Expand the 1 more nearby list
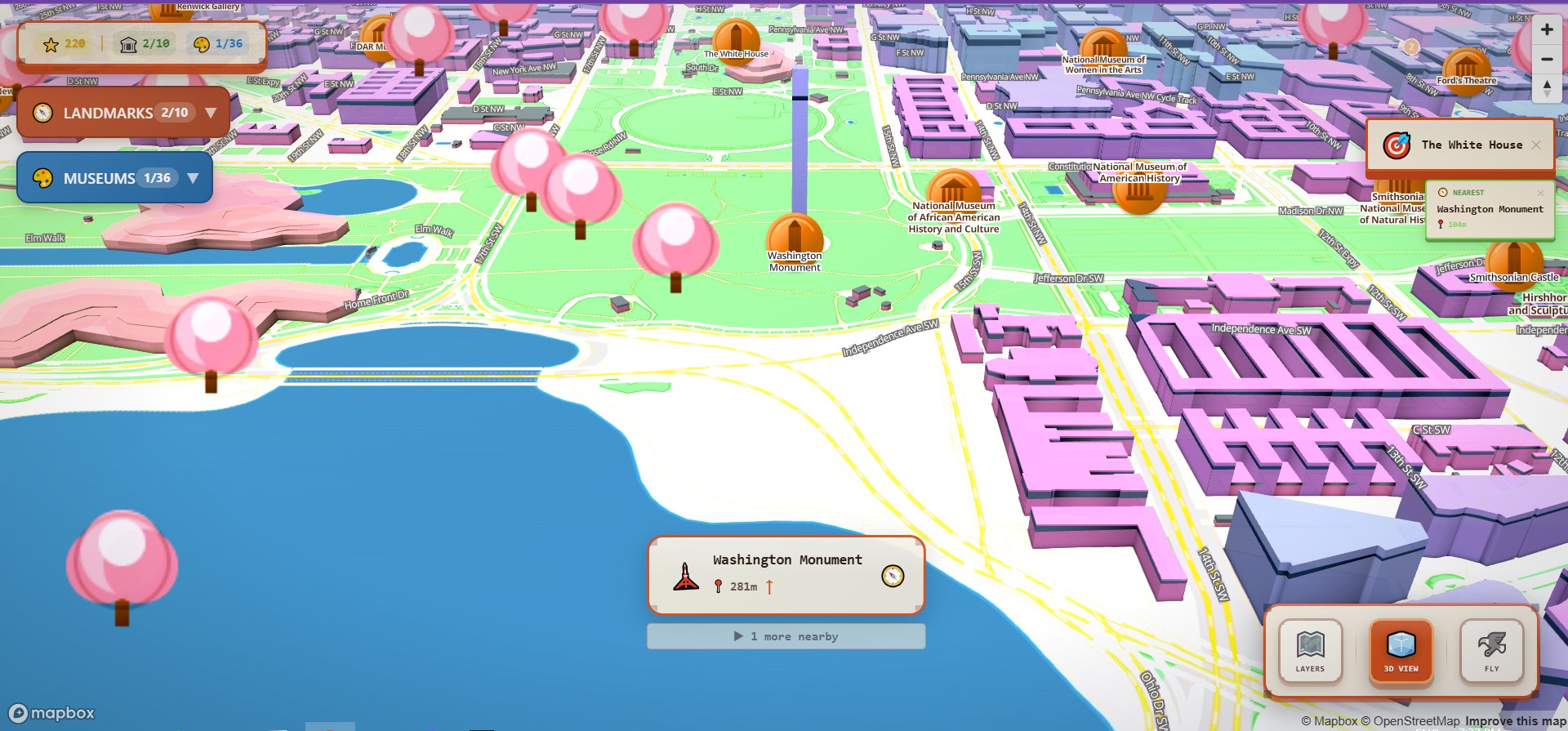The width and height of the screenshot is (1568, 731). pyautogui.click(x=786, y=635)
